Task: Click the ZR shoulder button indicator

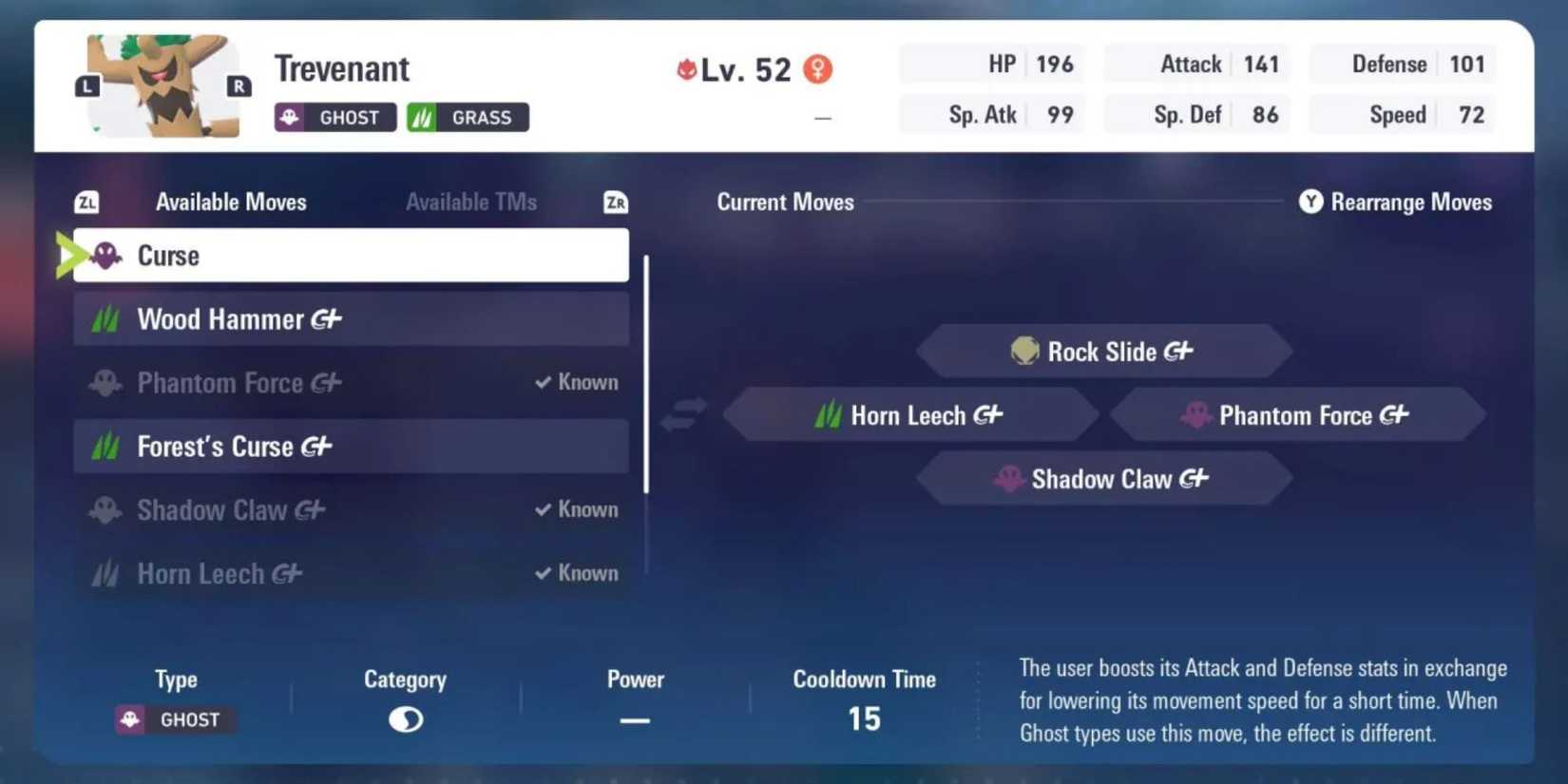Action: pos(615,201)
